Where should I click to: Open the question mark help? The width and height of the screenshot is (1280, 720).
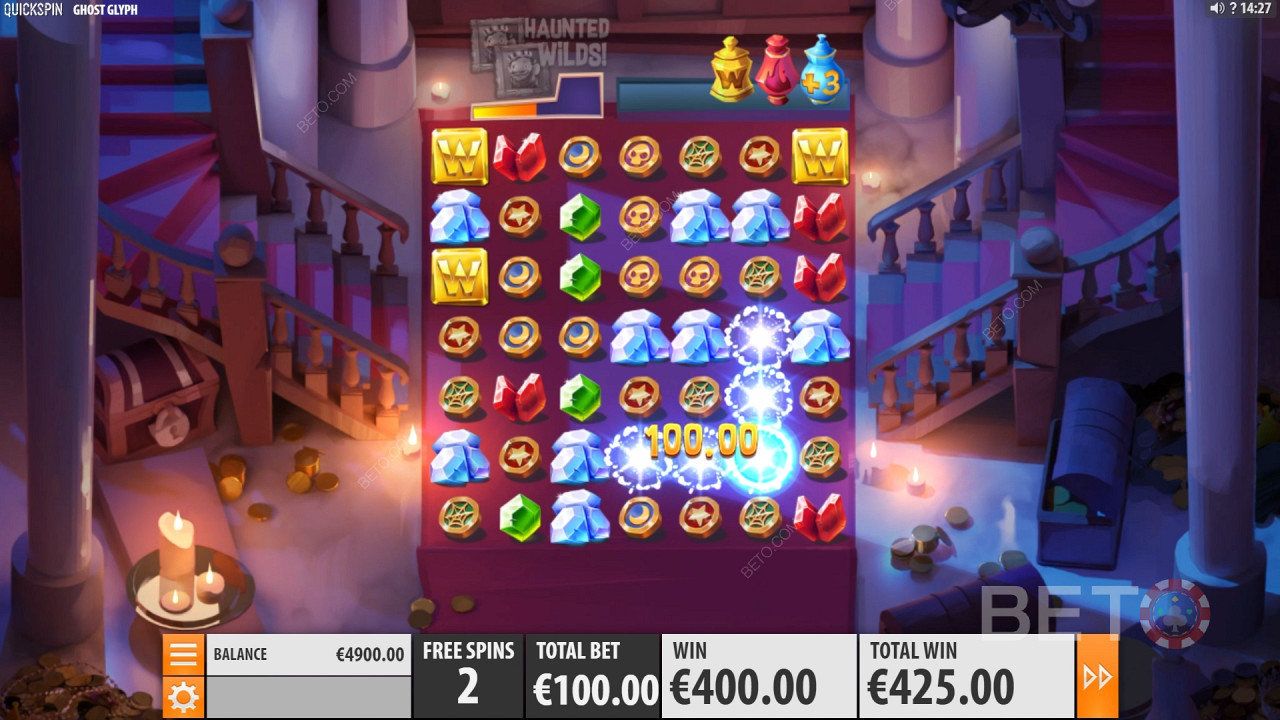[1232, 9]
